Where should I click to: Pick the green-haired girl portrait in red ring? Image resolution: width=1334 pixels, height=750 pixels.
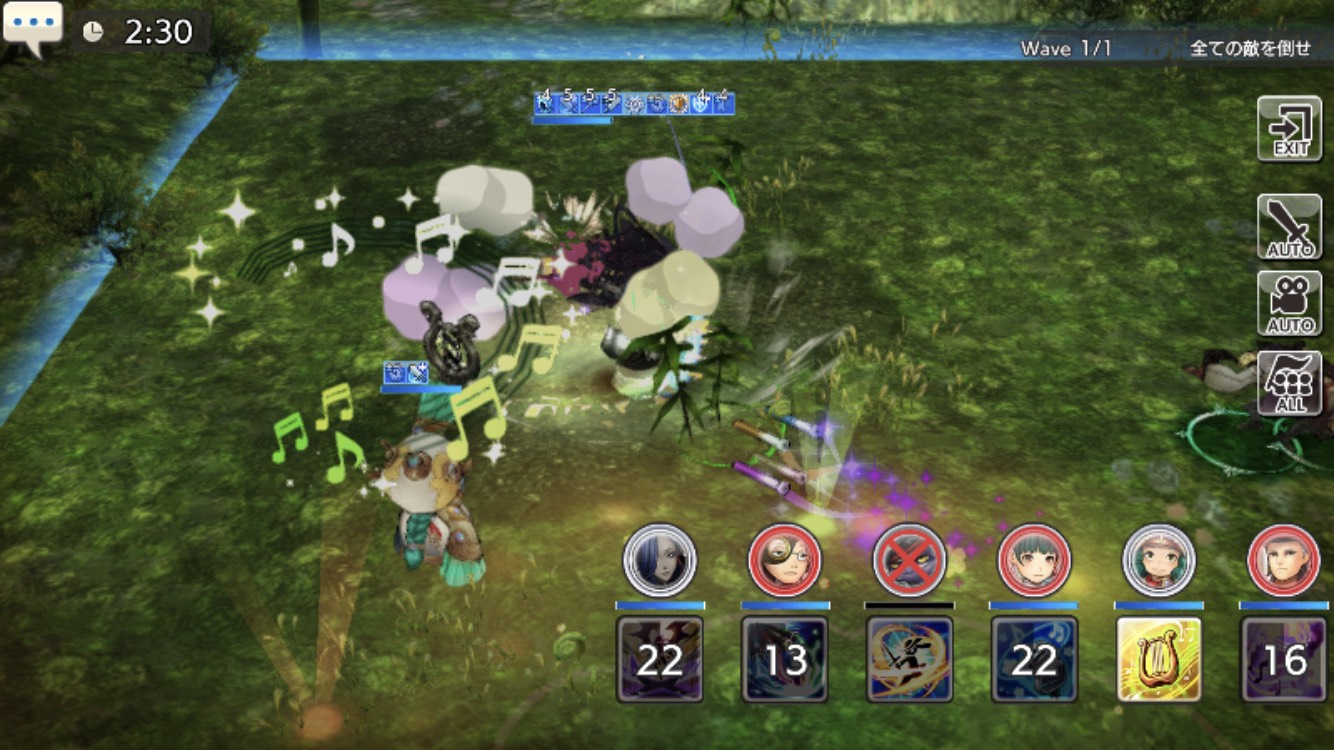[x=1034, y=560]
